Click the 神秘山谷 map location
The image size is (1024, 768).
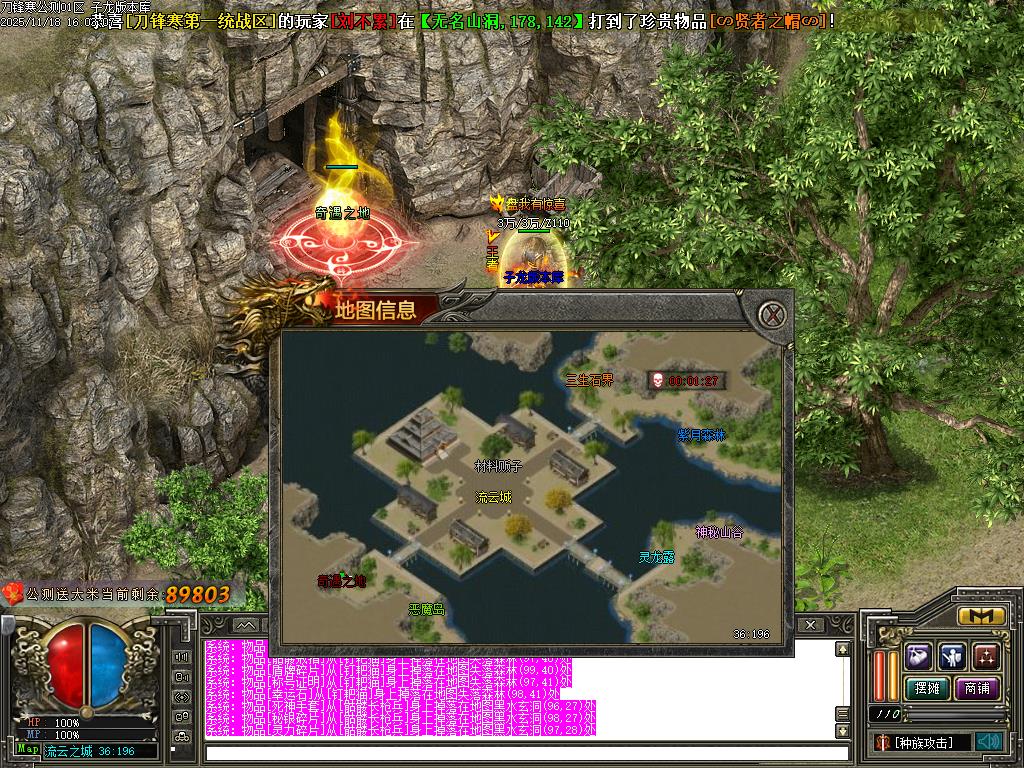pos(720,532)
